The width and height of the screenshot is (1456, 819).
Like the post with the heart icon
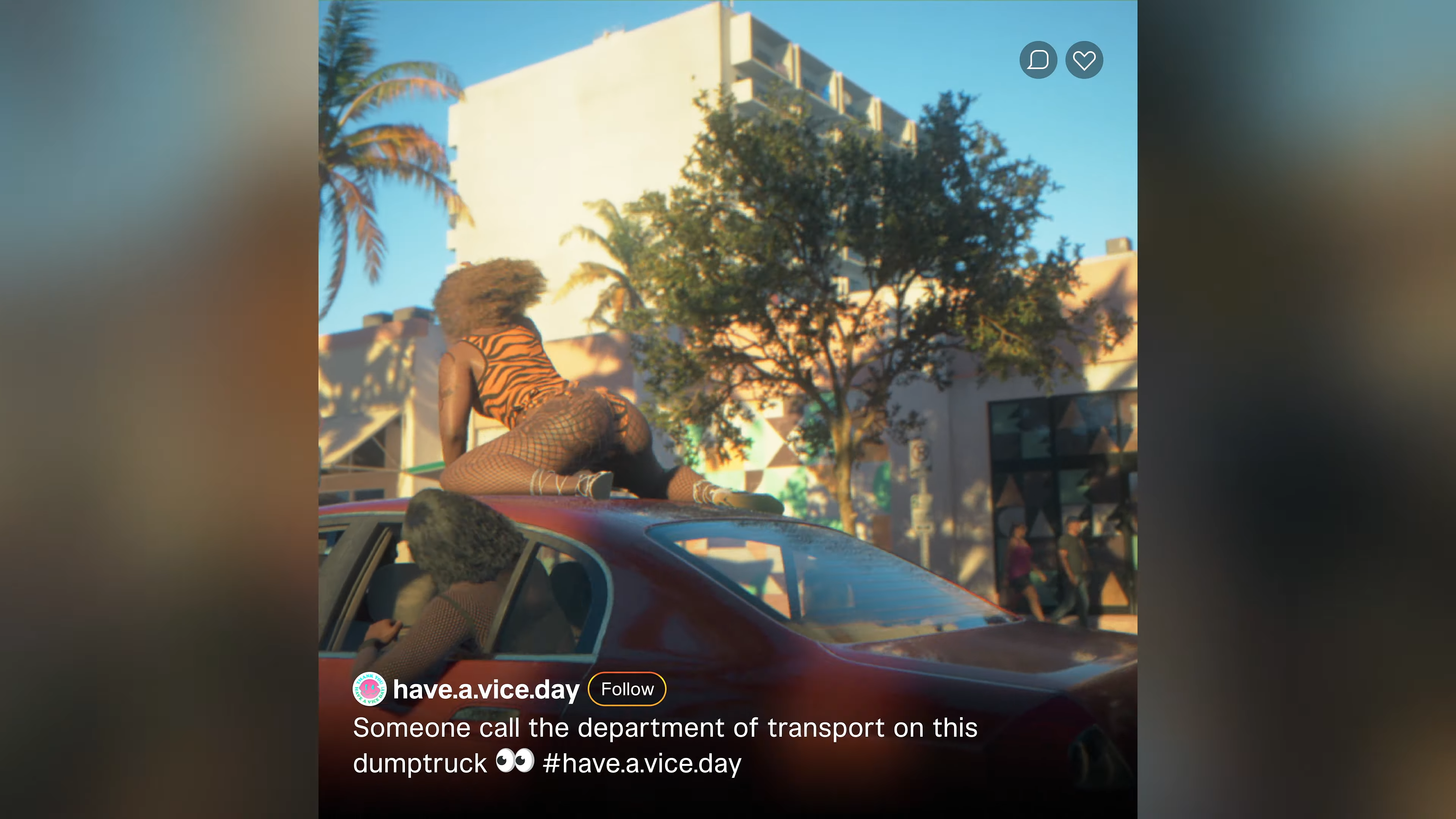[x=1084, y=60]
